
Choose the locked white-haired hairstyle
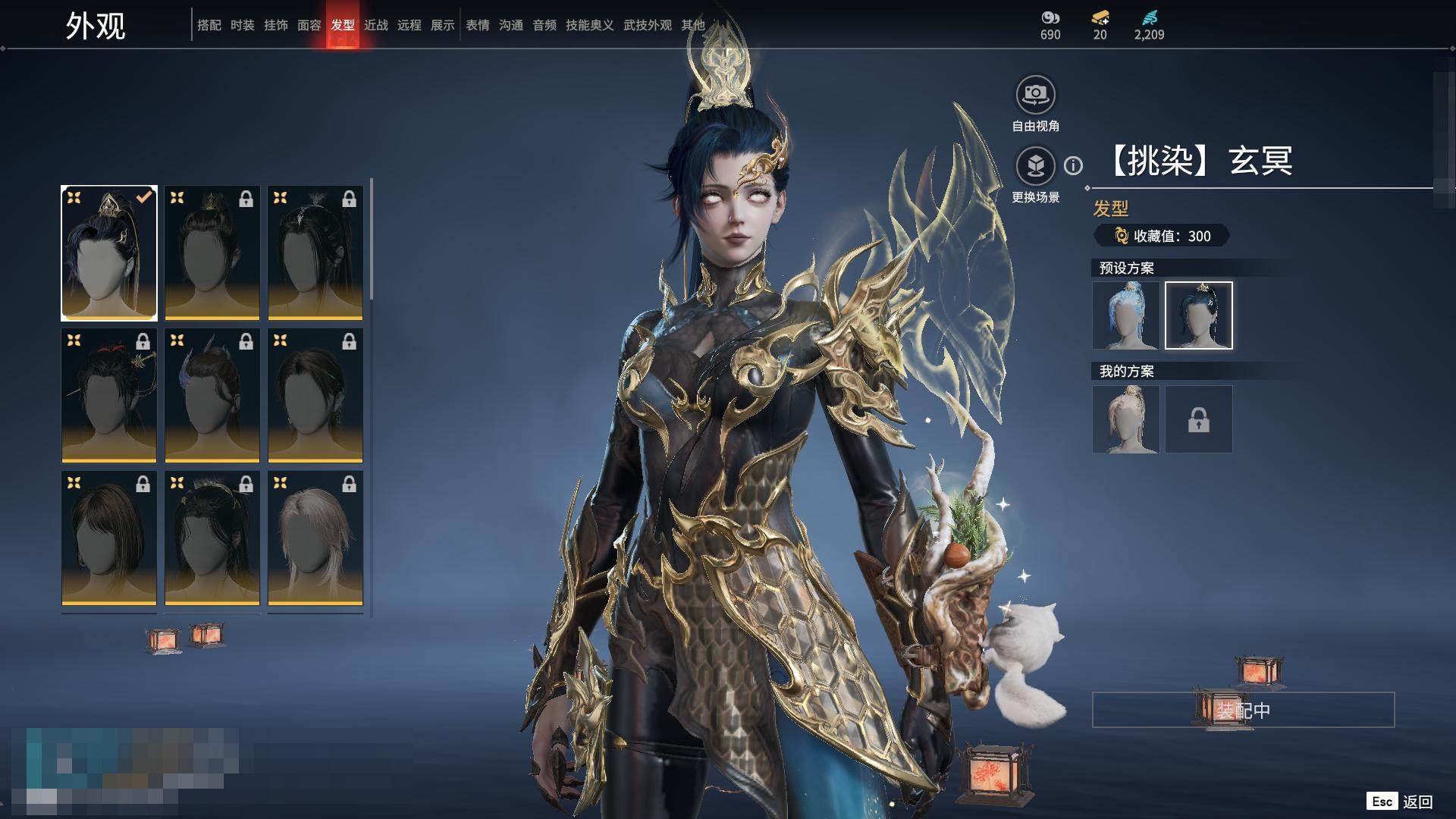pyautogui.click(x=315, y=538)
